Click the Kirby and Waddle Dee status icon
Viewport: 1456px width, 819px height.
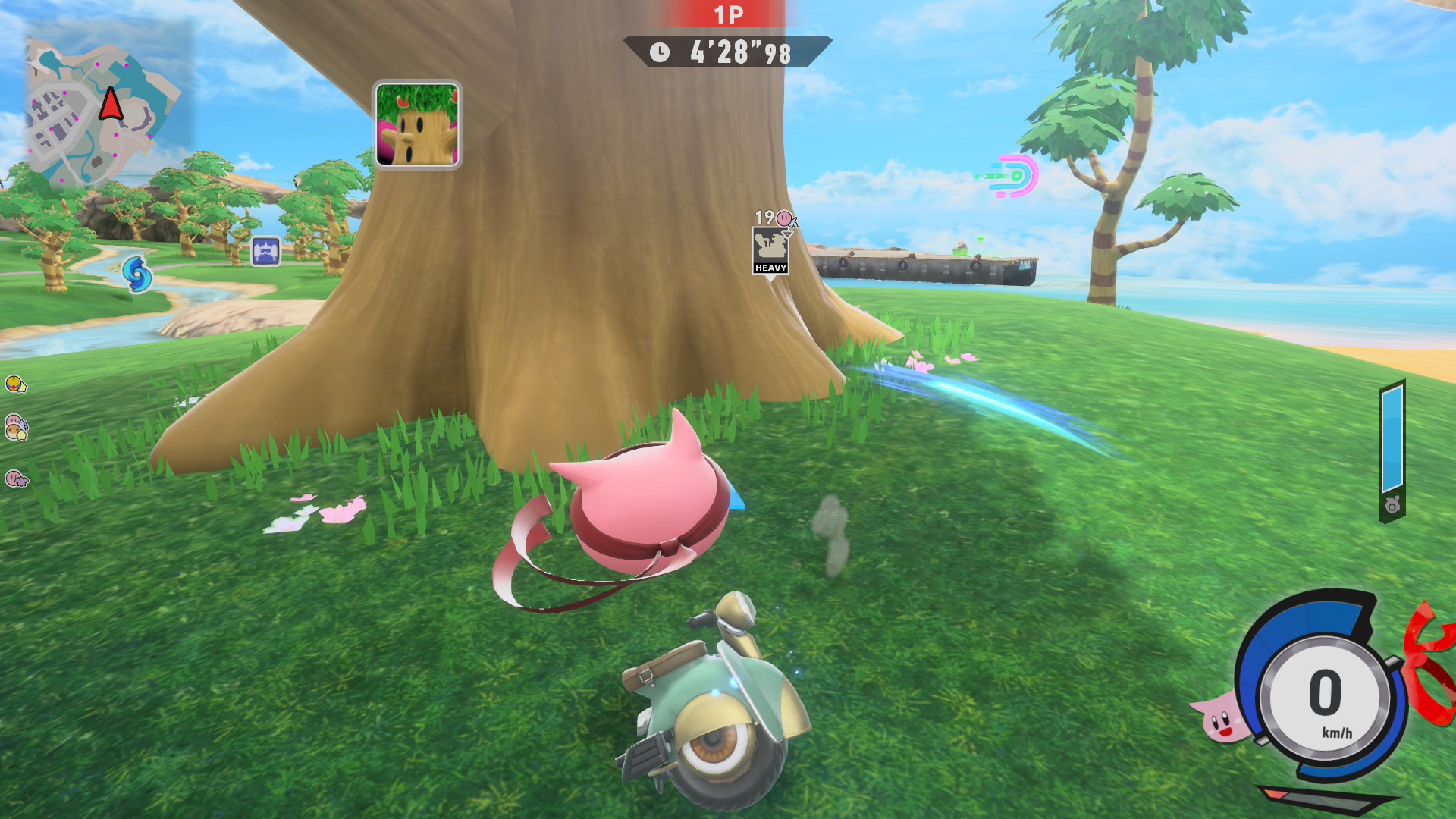point(16,428)
